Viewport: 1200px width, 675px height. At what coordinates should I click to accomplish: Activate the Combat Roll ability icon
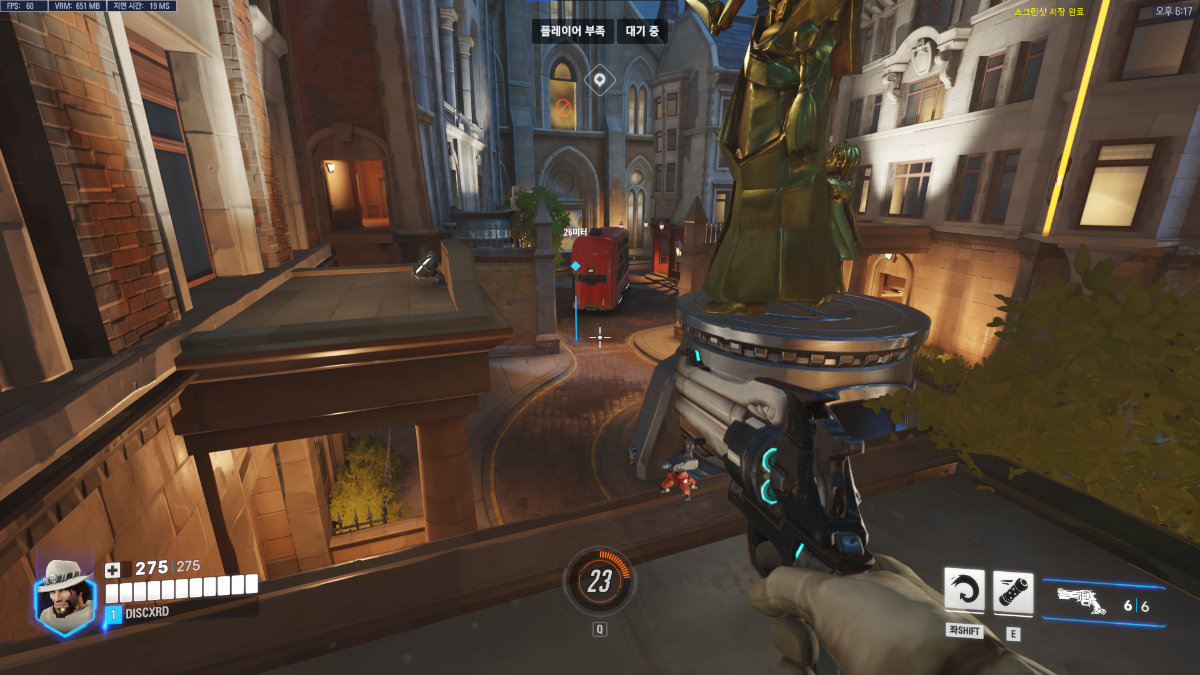pos(964,590)
